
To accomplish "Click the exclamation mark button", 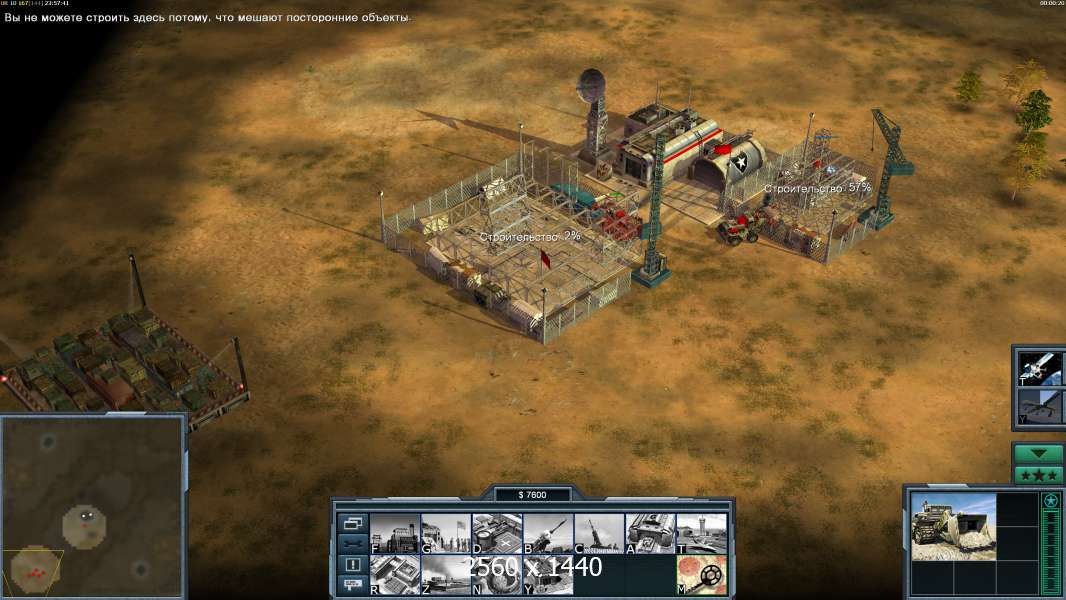I will click(352, 564).
